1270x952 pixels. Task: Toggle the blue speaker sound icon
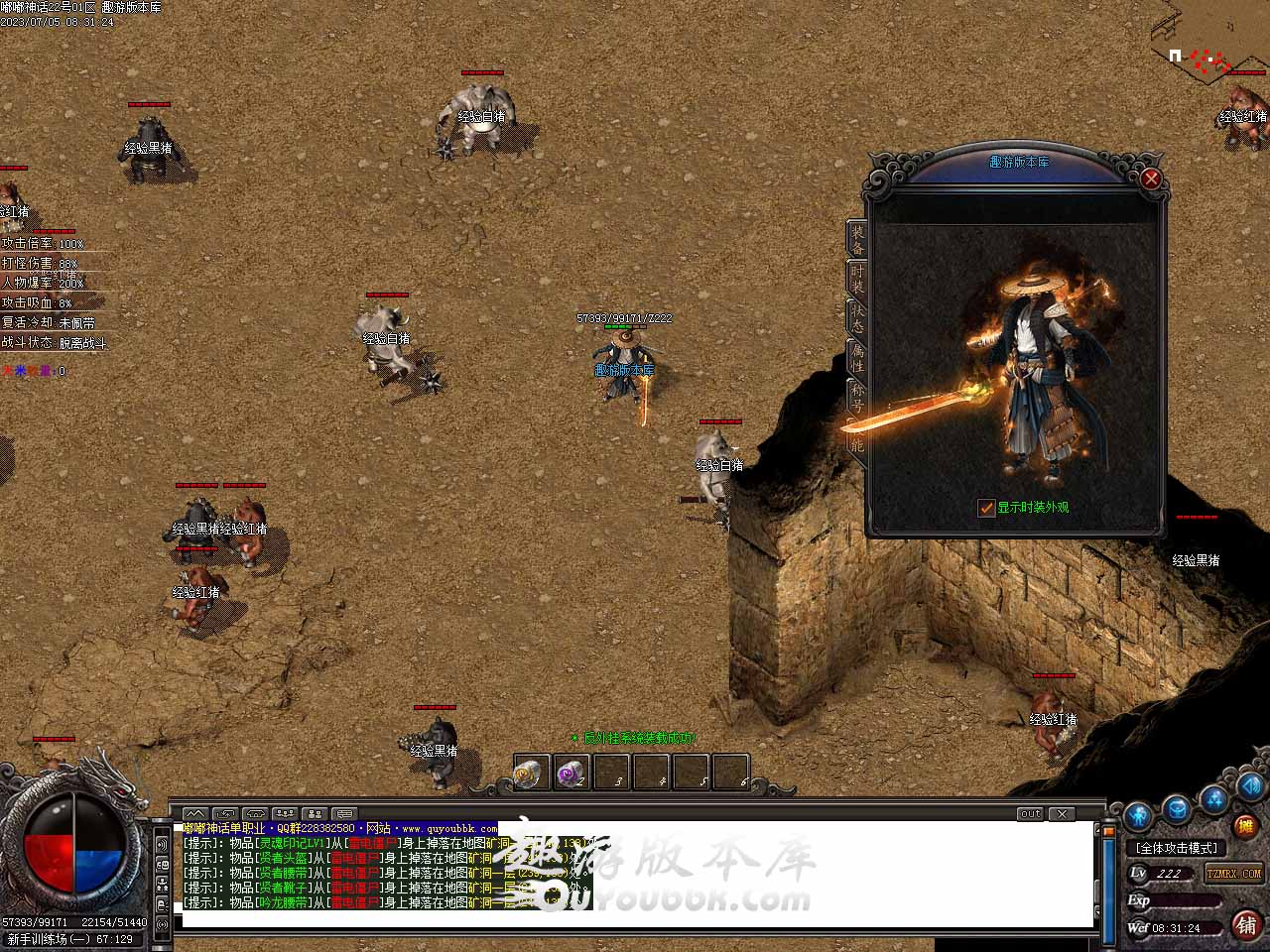point(1249,788)
